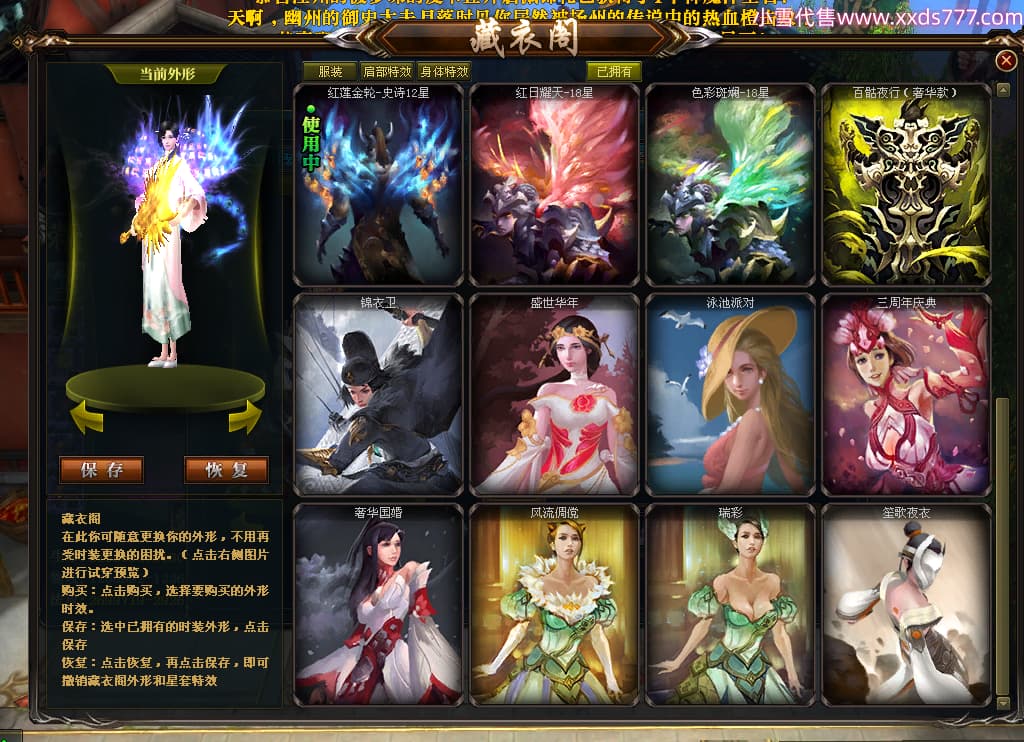Try on the 奢华国婚 wedding outfit

tap(378, 606)
